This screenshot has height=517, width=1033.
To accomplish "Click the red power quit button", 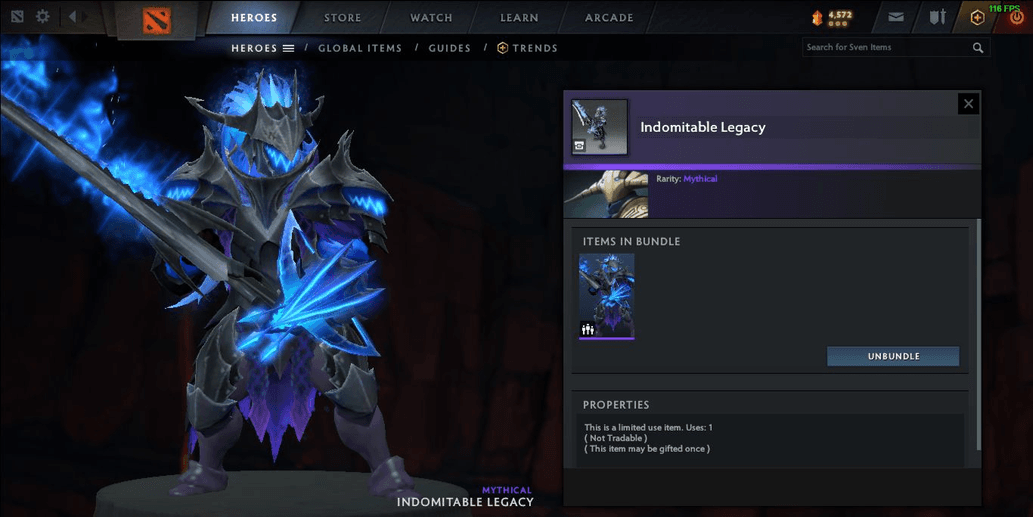I will click(1016, 18).
